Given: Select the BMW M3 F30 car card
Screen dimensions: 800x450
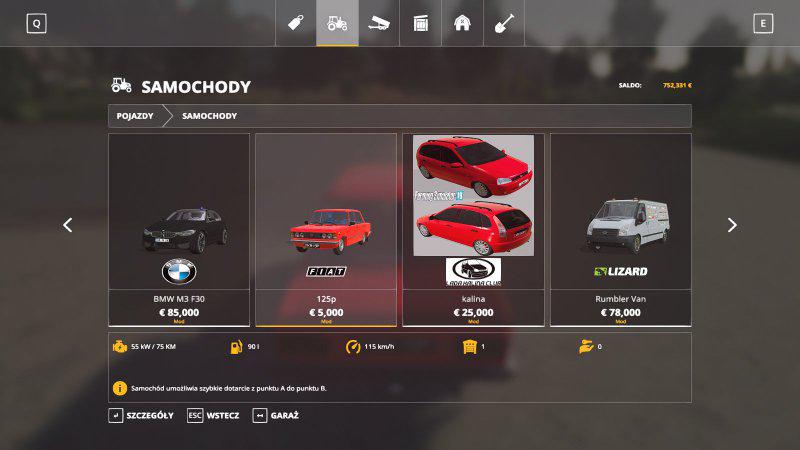Looking at the screenshot, I should click(179, 230).
